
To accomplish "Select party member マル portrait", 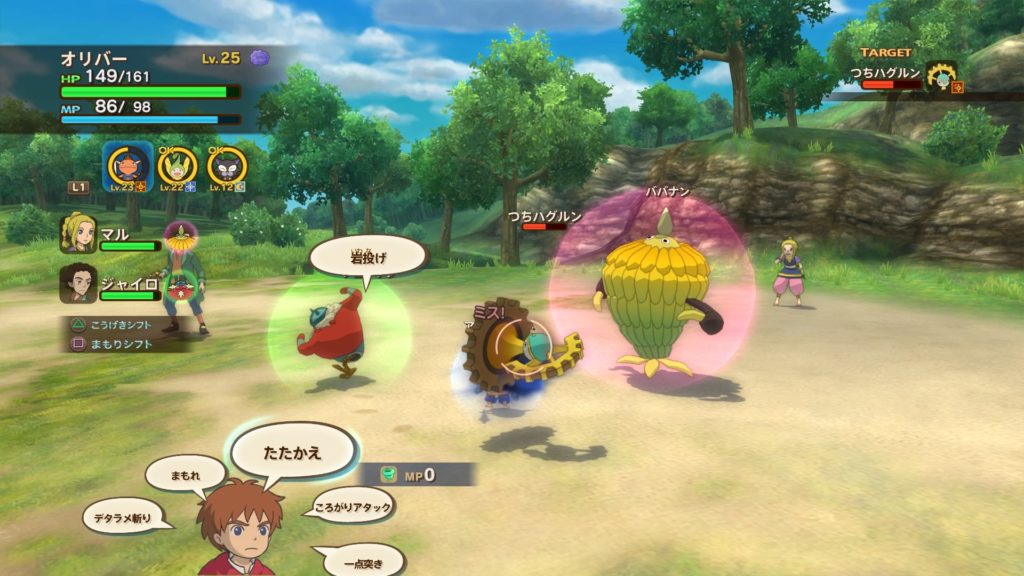I will 78,235.
